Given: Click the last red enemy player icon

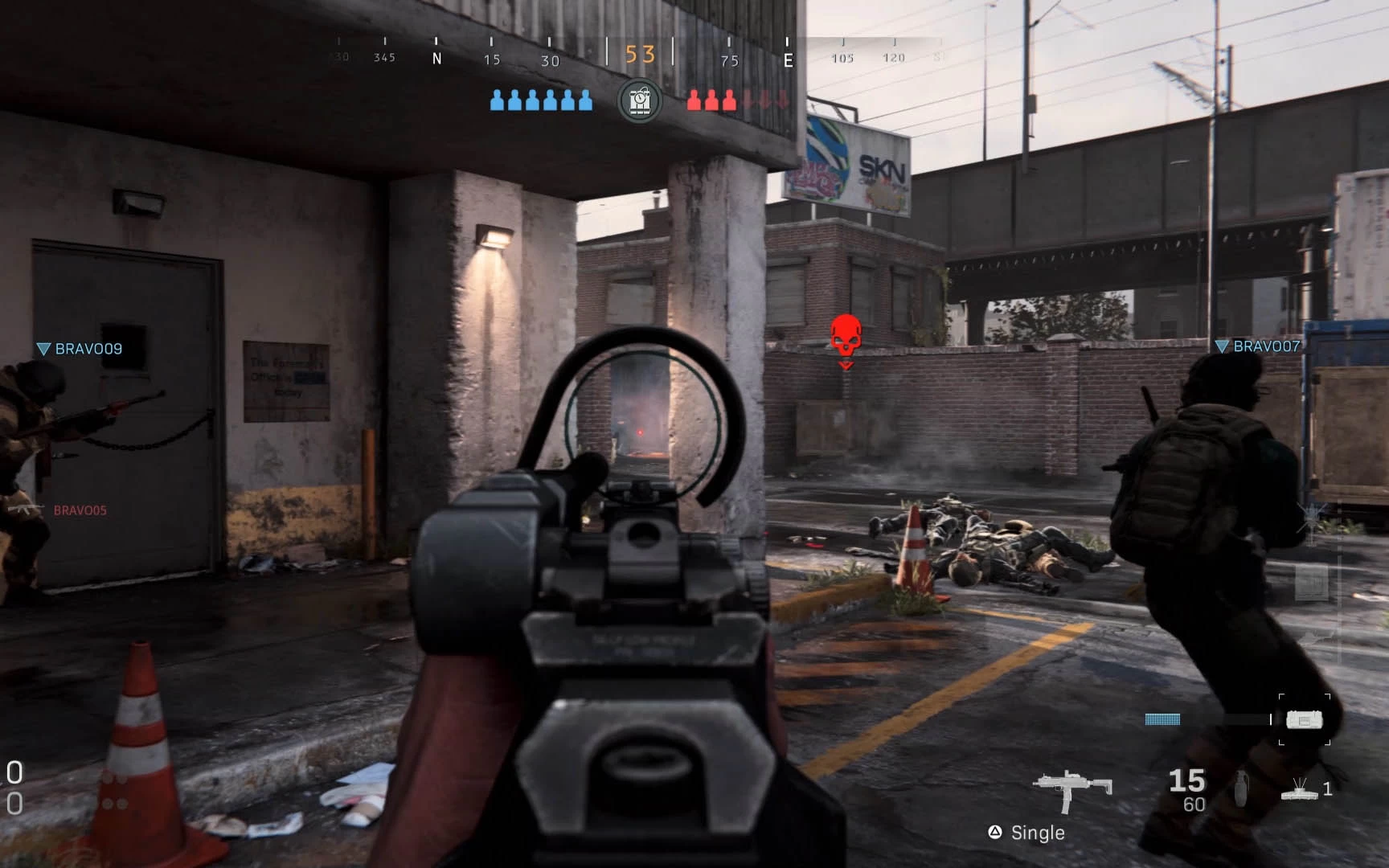Looking at the screenshot, I should tap(730, 101).
